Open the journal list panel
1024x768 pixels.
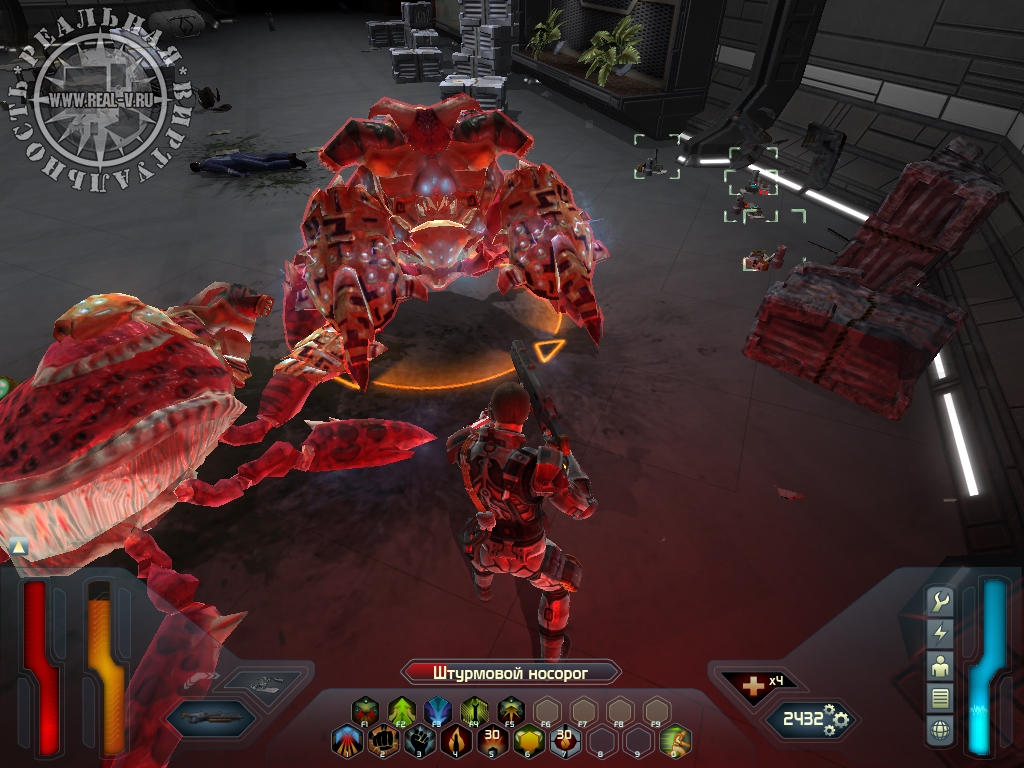pos(940,697)
